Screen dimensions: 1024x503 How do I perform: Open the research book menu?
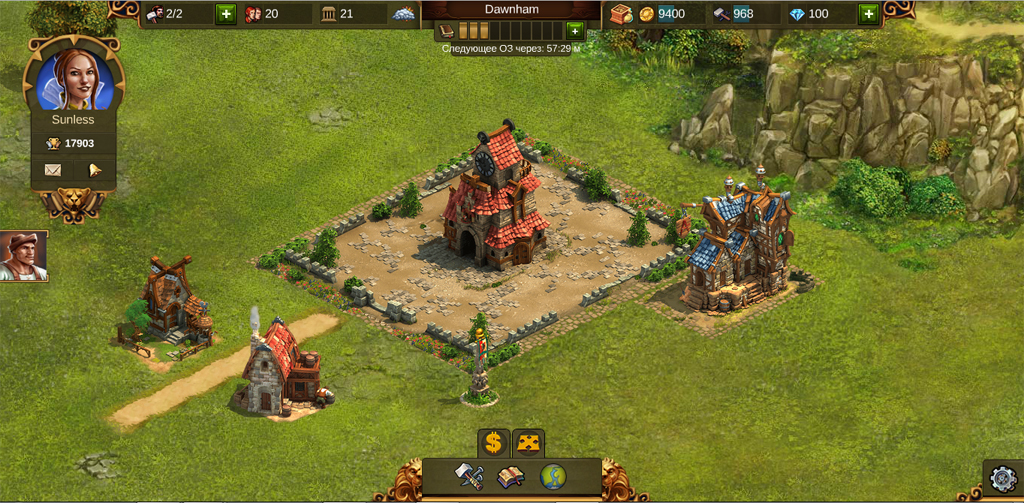pos(511,476)
